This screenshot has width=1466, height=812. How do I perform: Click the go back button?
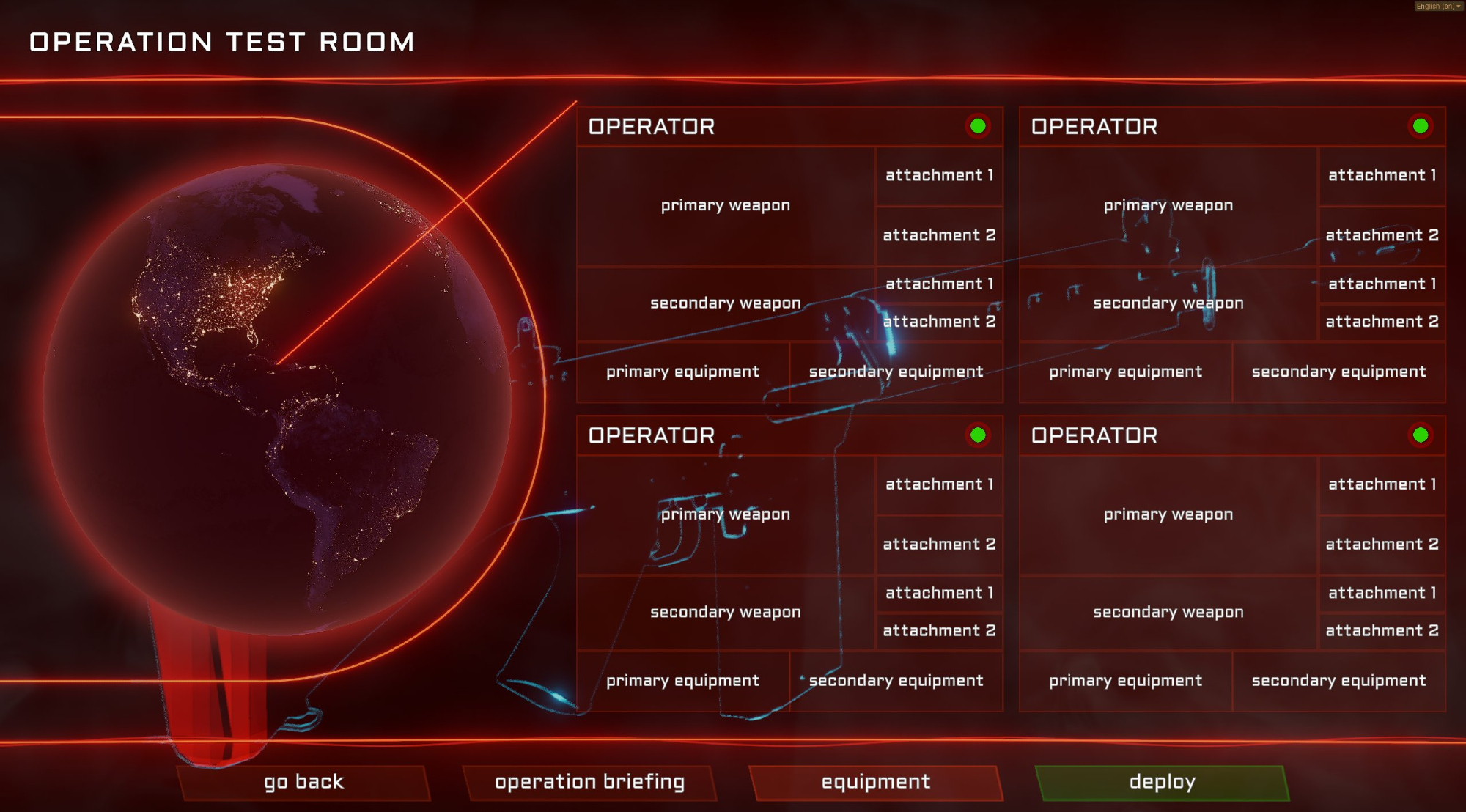coord(303,782)
